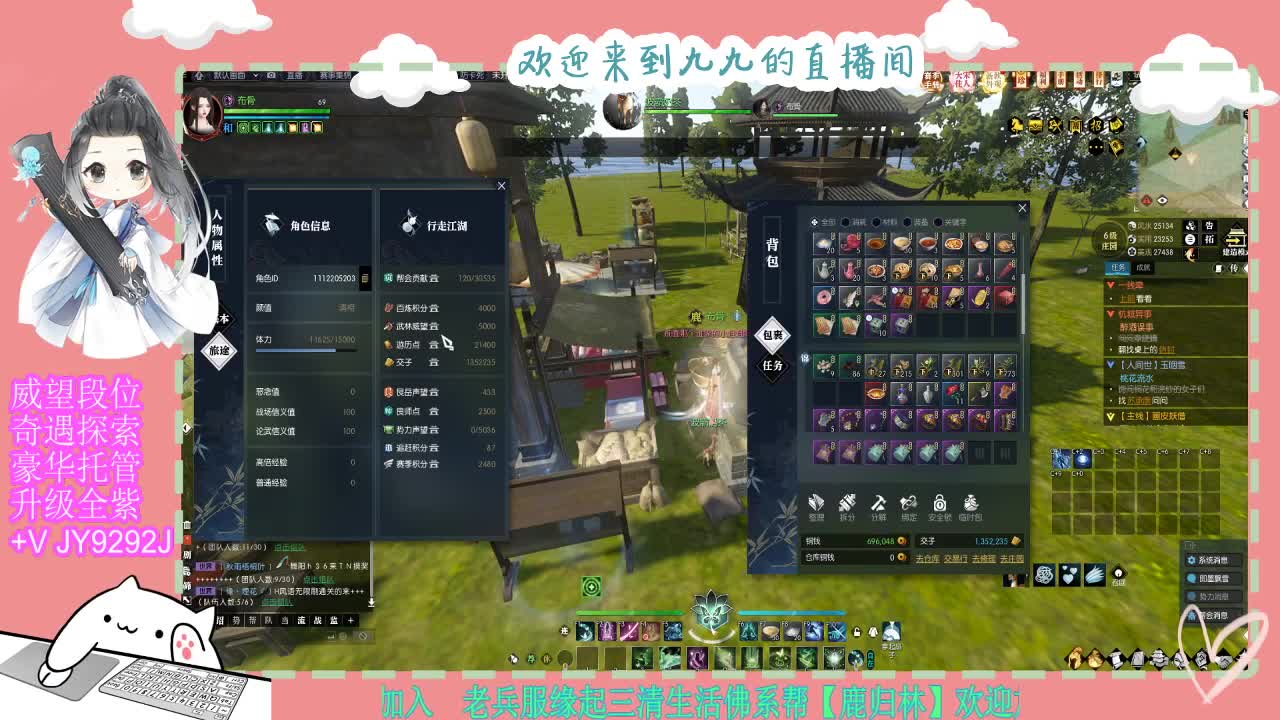
Task: Collapse the 【人间世】玉佃雪 quest entry
Action: 1111,365
